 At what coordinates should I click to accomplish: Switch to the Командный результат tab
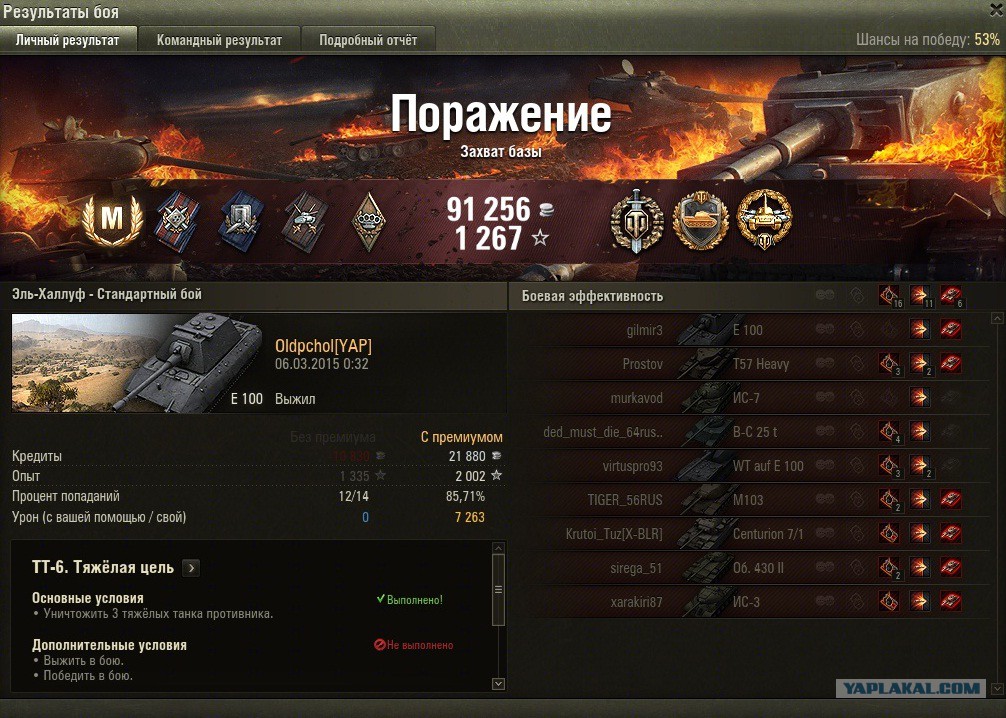(x=219, y=40)
